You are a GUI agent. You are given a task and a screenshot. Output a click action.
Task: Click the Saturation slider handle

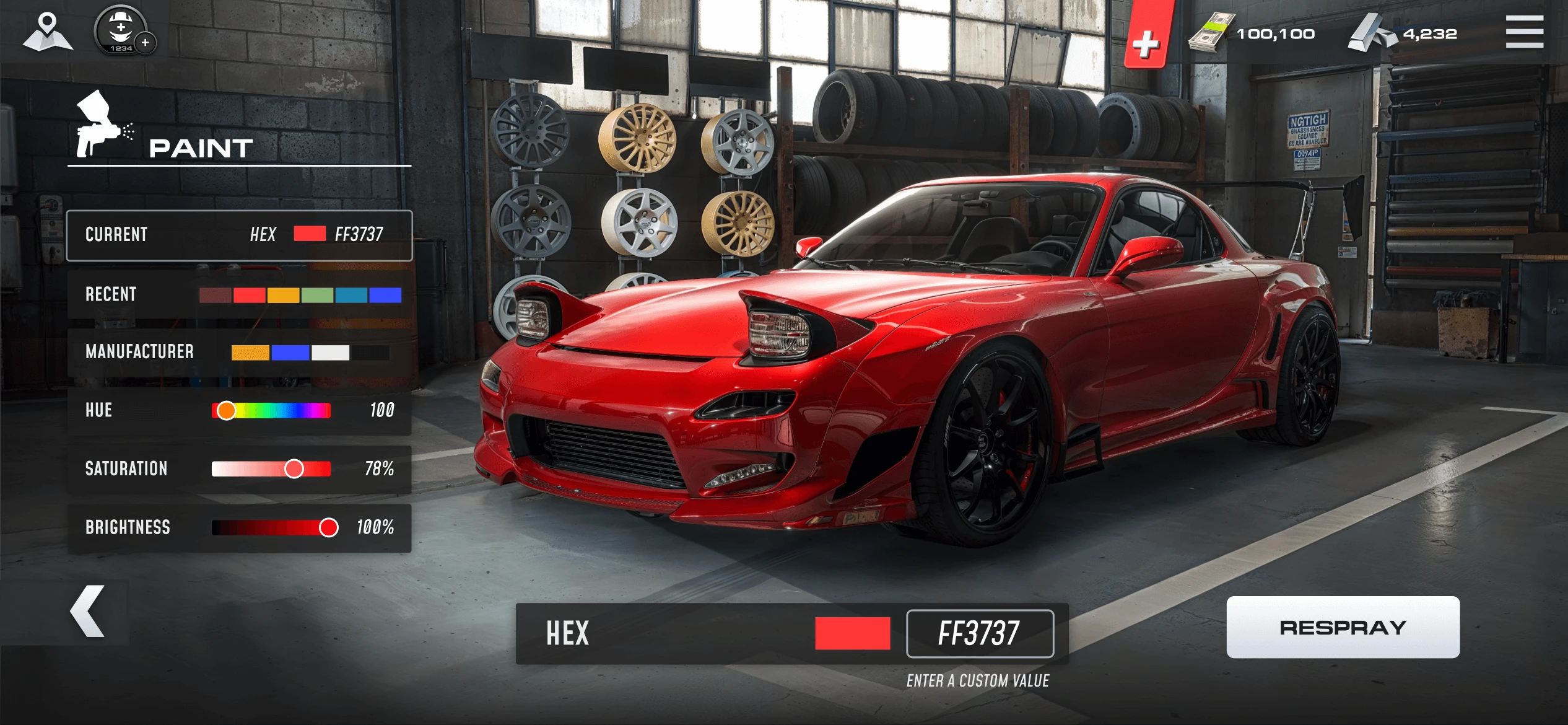pos(292,469)
